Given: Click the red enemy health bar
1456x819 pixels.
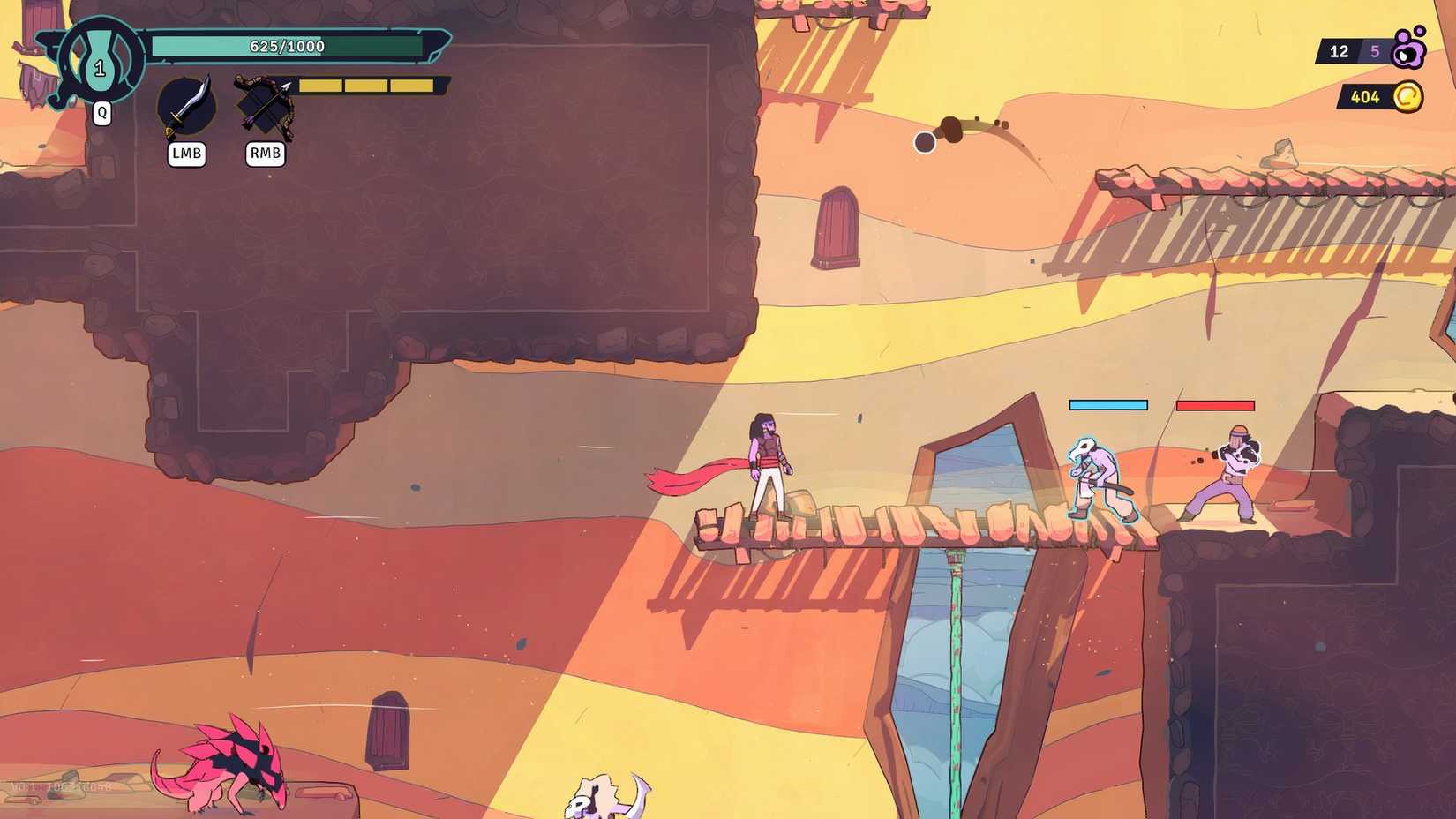Looking at the screenshot, I should click(1215, 406).
